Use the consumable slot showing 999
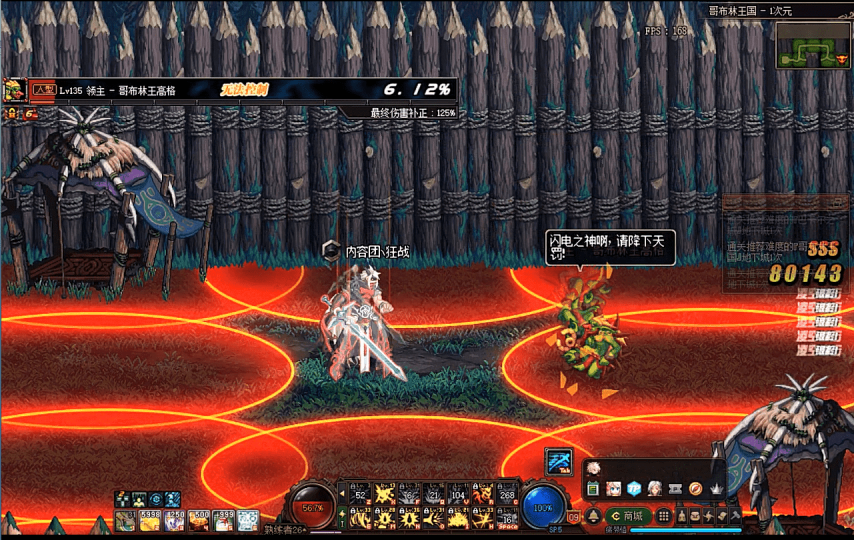Screen dimensions: 854x540 pyautogui.click(x=223, y=519)
